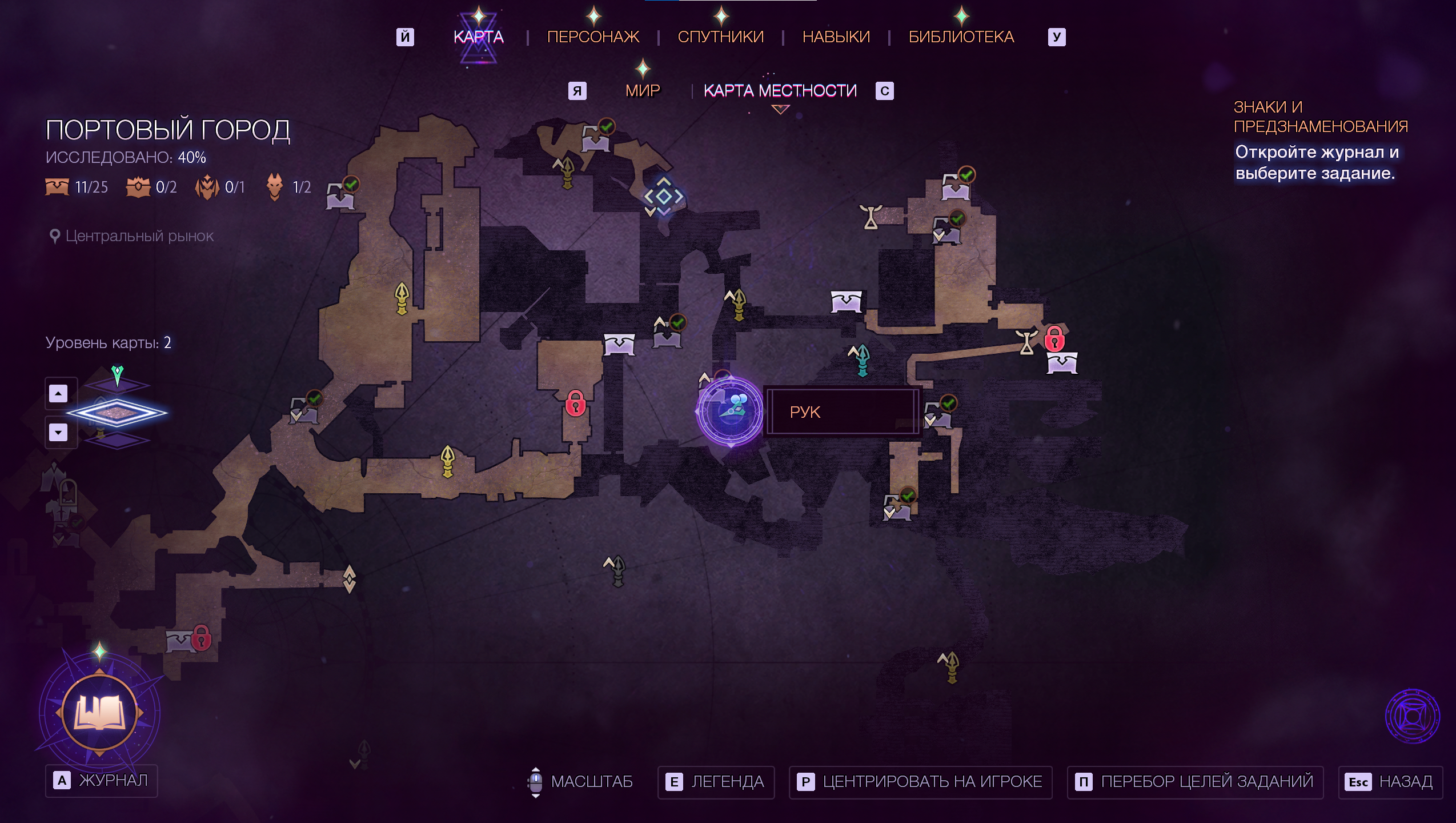
Task: Show the map Легенда
Action: tap(716, 782)
